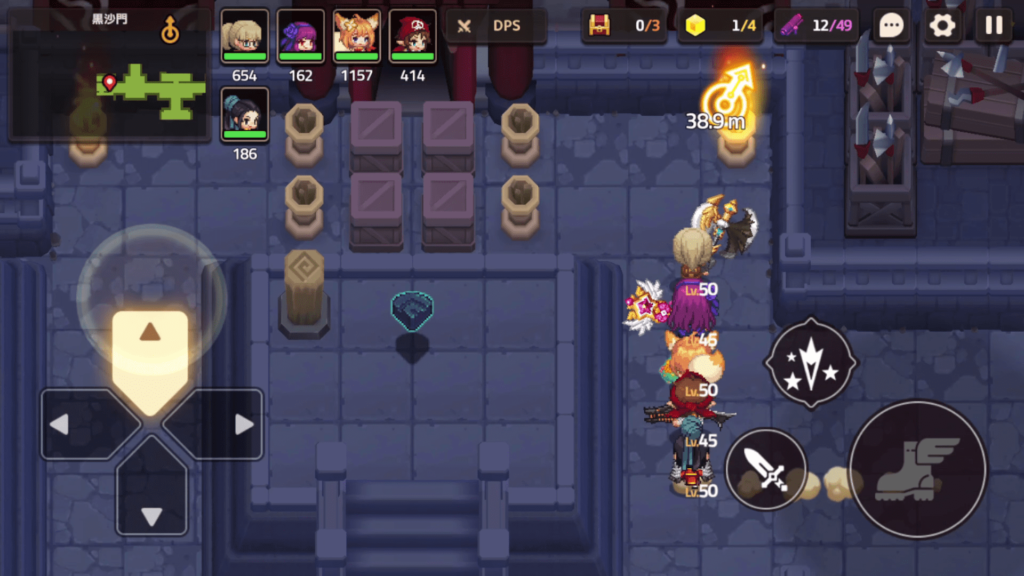Pause the game
1024x576 pixels.
click(x=993, y=26)
